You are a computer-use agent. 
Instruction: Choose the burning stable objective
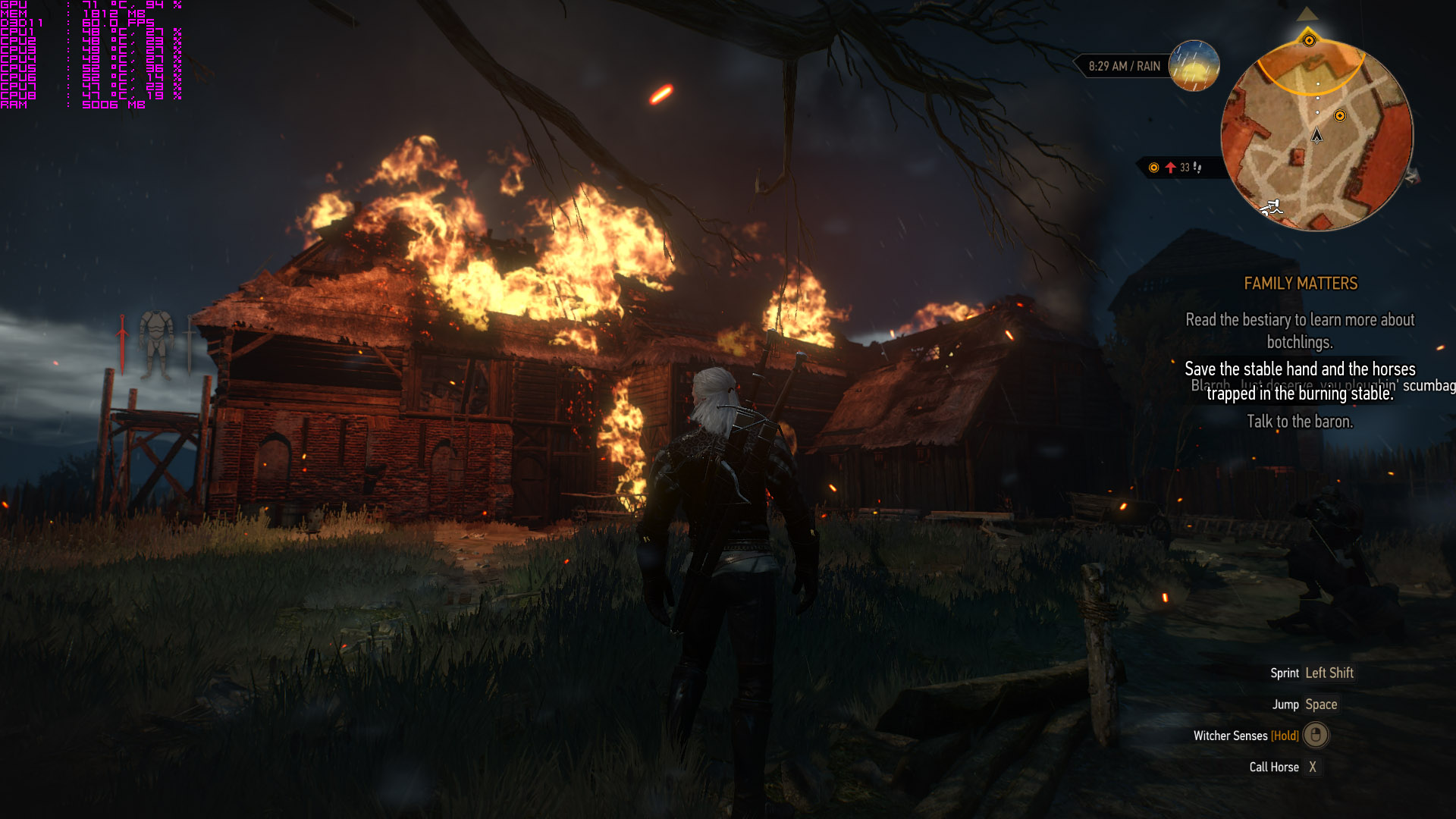tap(1300, 381)
